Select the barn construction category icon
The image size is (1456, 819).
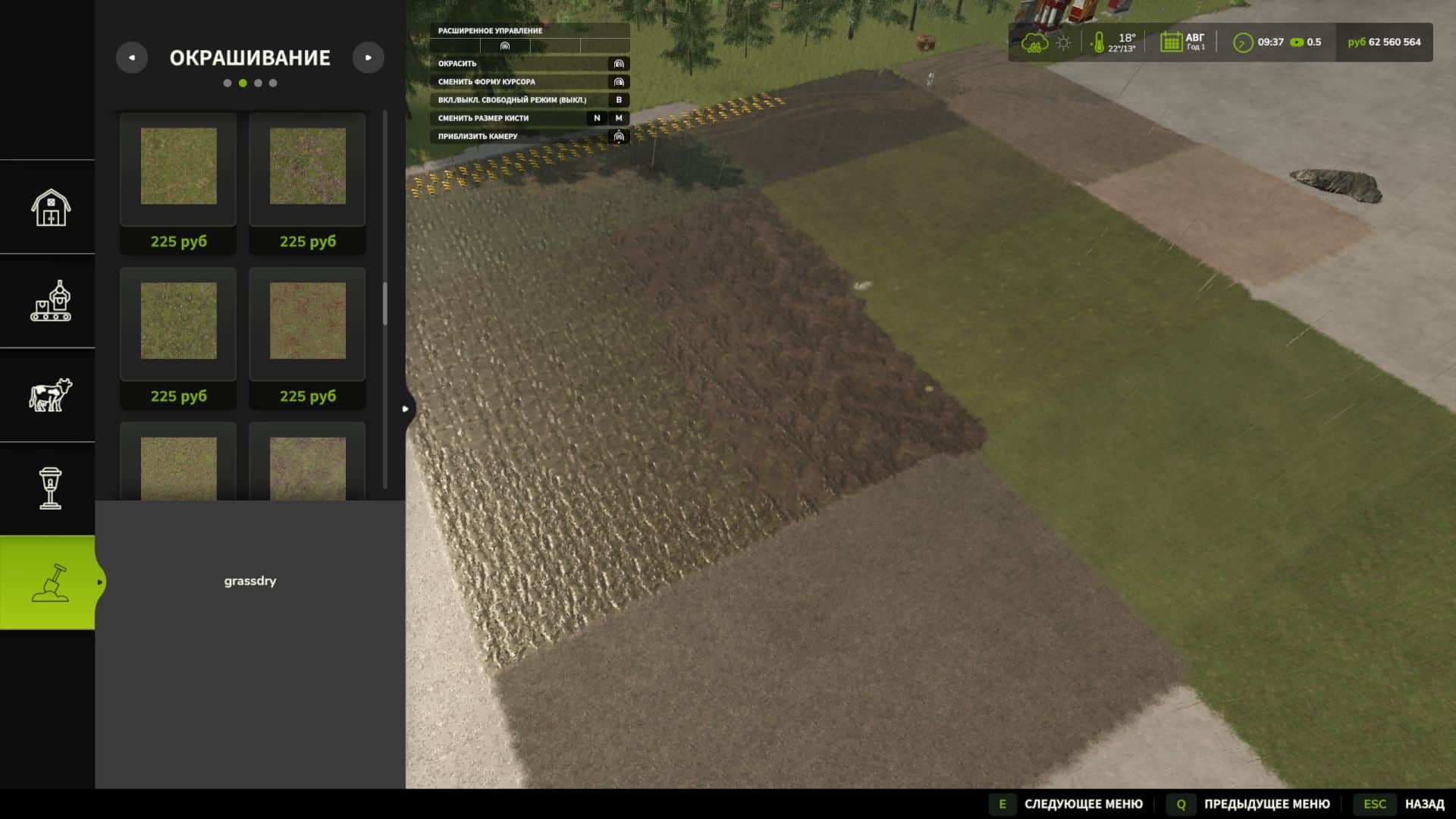[x=49, y=207]
